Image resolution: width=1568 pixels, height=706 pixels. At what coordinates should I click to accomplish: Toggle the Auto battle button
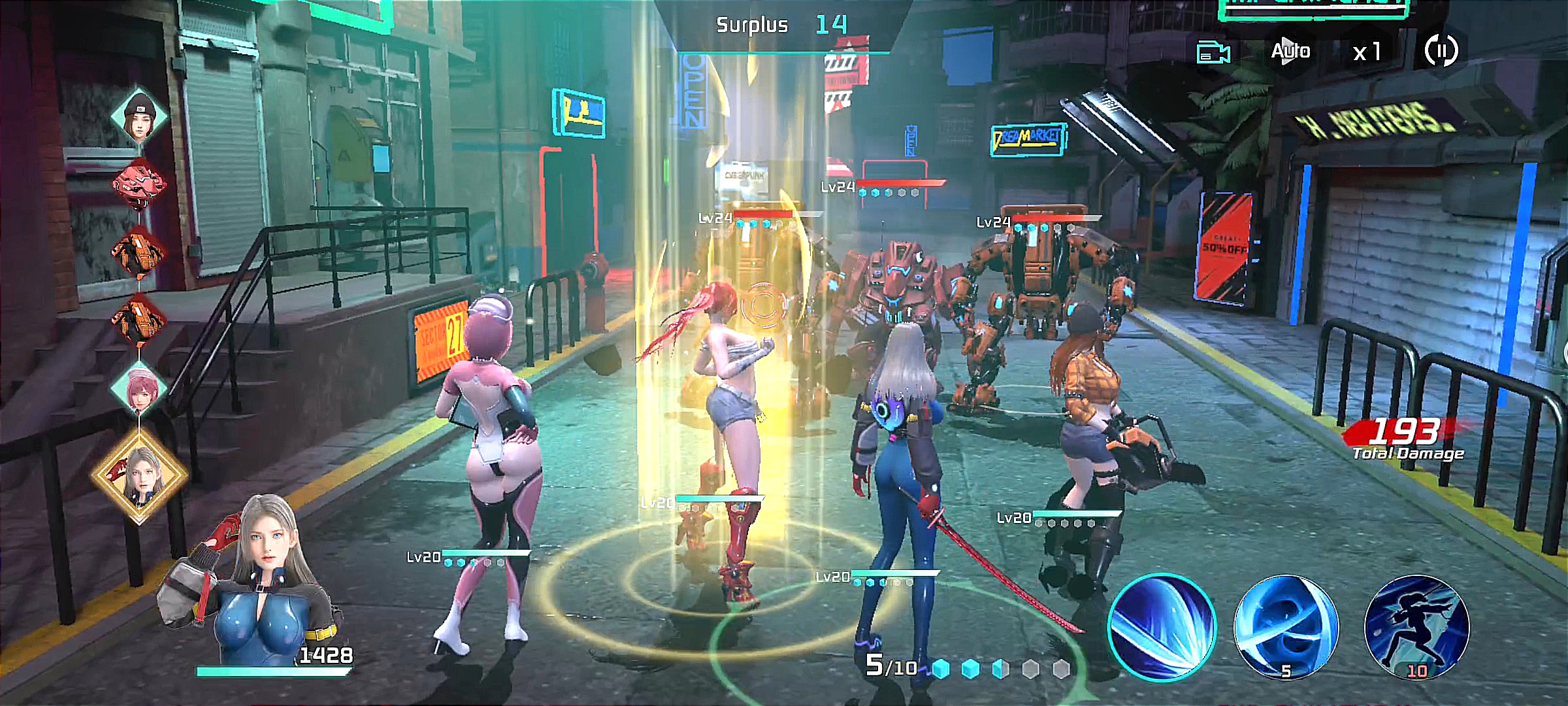tap(1290, 51)
